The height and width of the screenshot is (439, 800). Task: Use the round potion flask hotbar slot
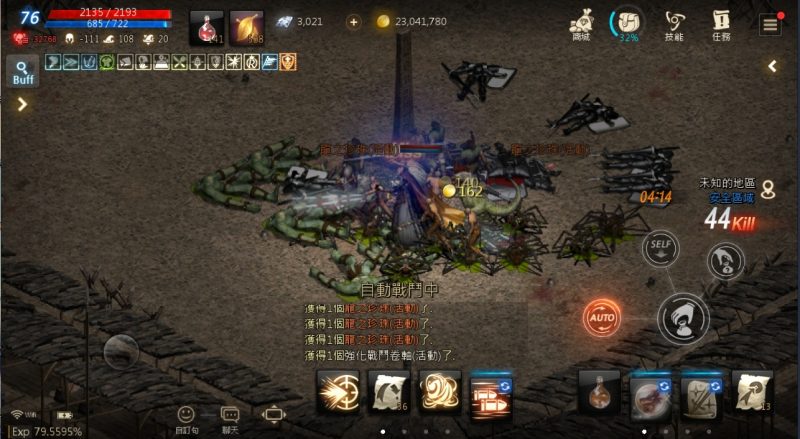pos(600,392)
